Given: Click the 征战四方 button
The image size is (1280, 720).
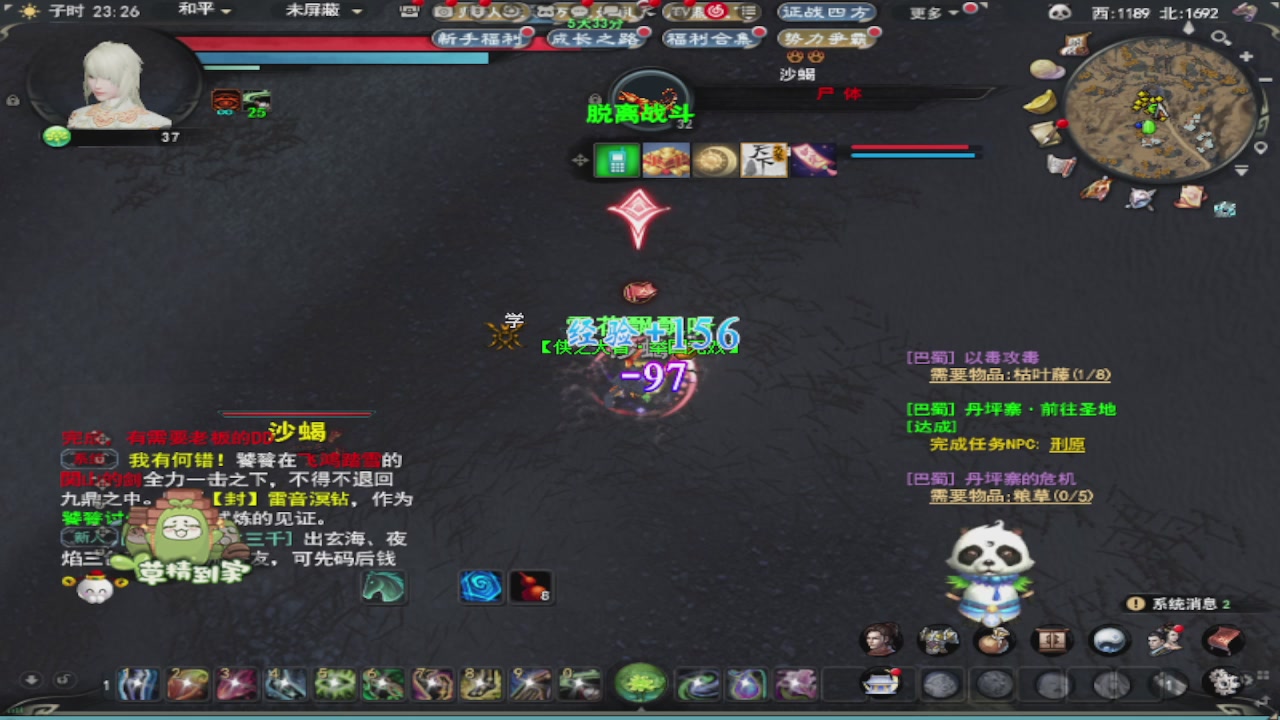Looking at the screenshot, I should point(827,13).
